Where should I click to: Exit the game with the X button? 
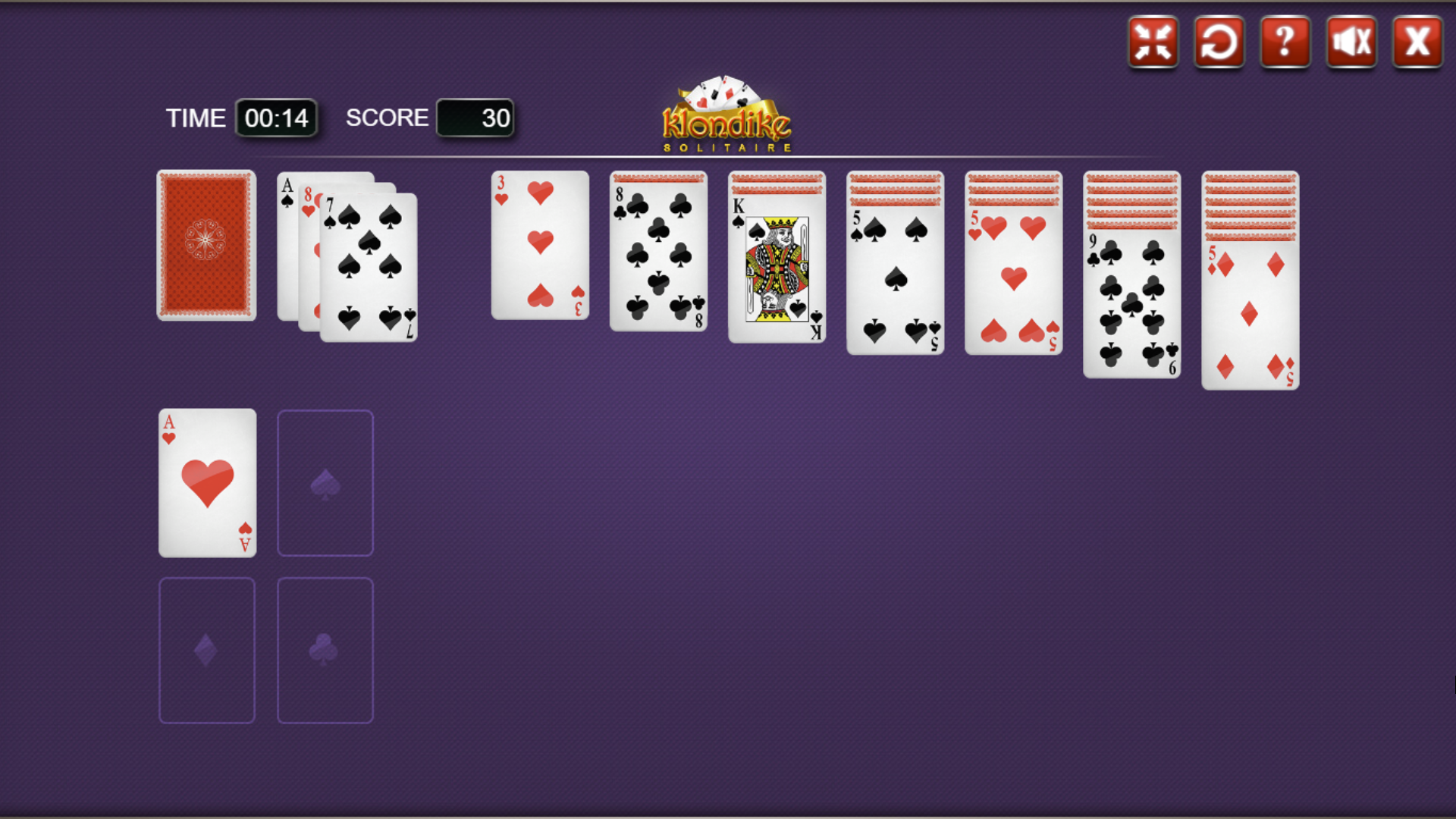1417,42
